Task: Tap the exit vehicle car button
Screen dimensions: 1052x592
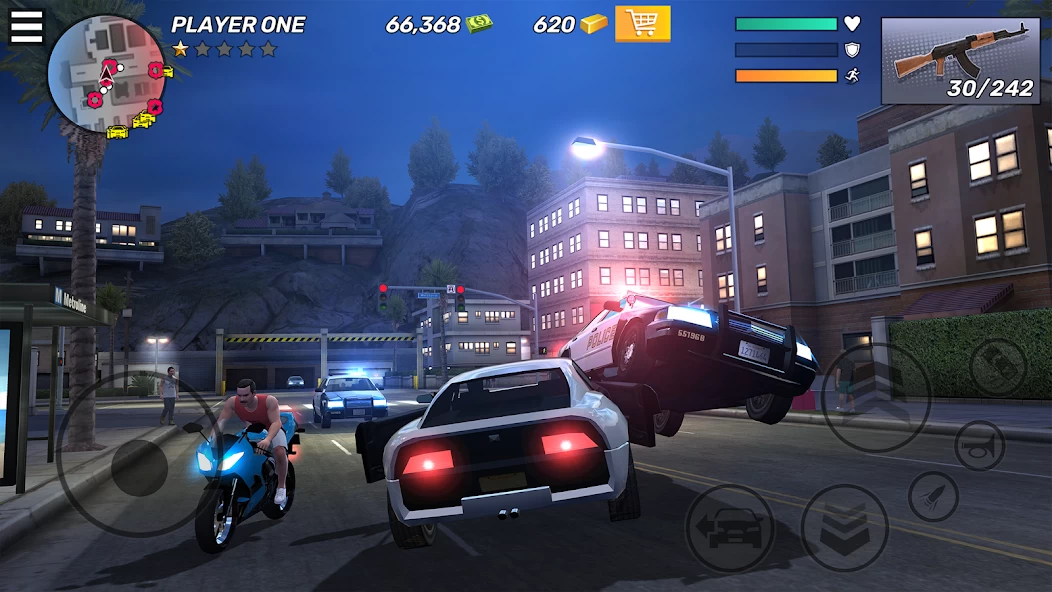Action: 729,527
